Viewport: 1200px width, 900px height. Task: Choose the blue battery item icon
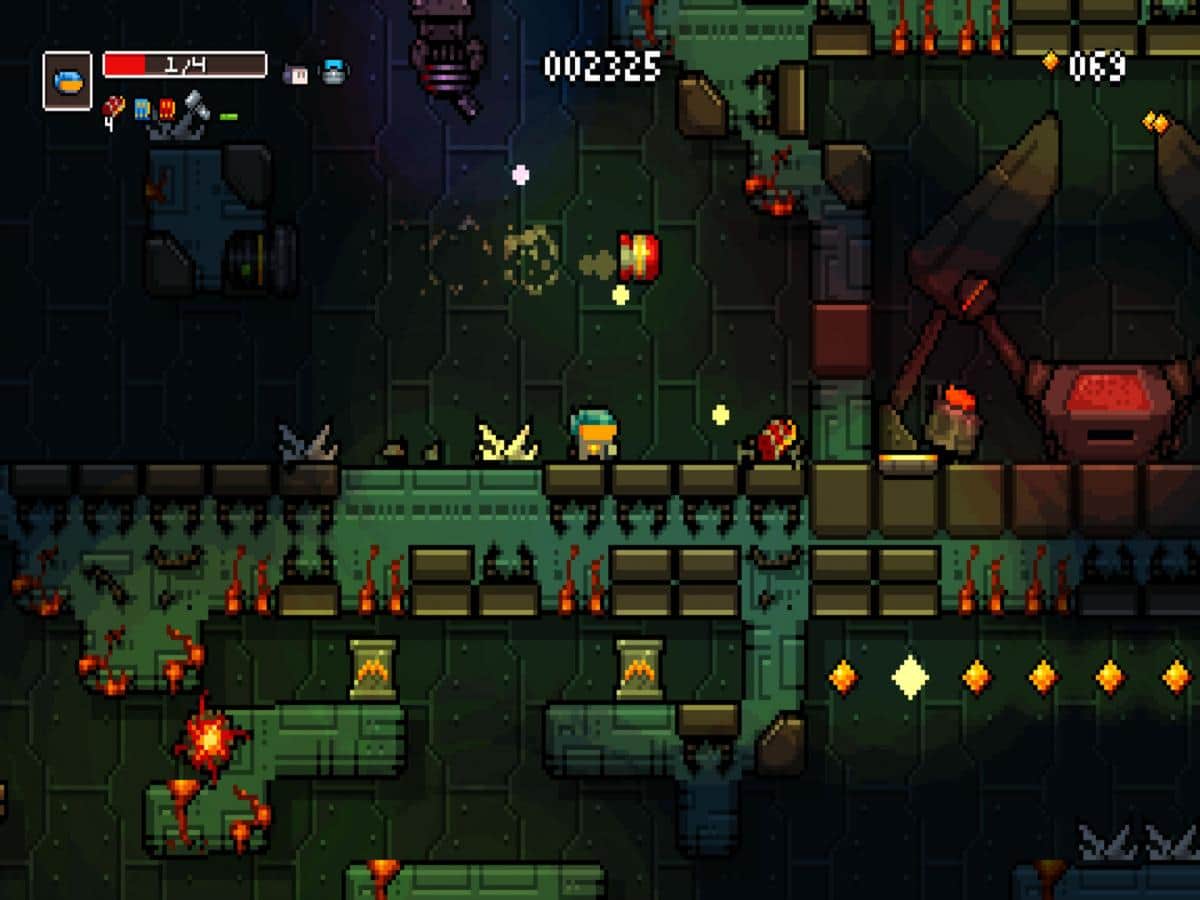click(x=142, y=108)
